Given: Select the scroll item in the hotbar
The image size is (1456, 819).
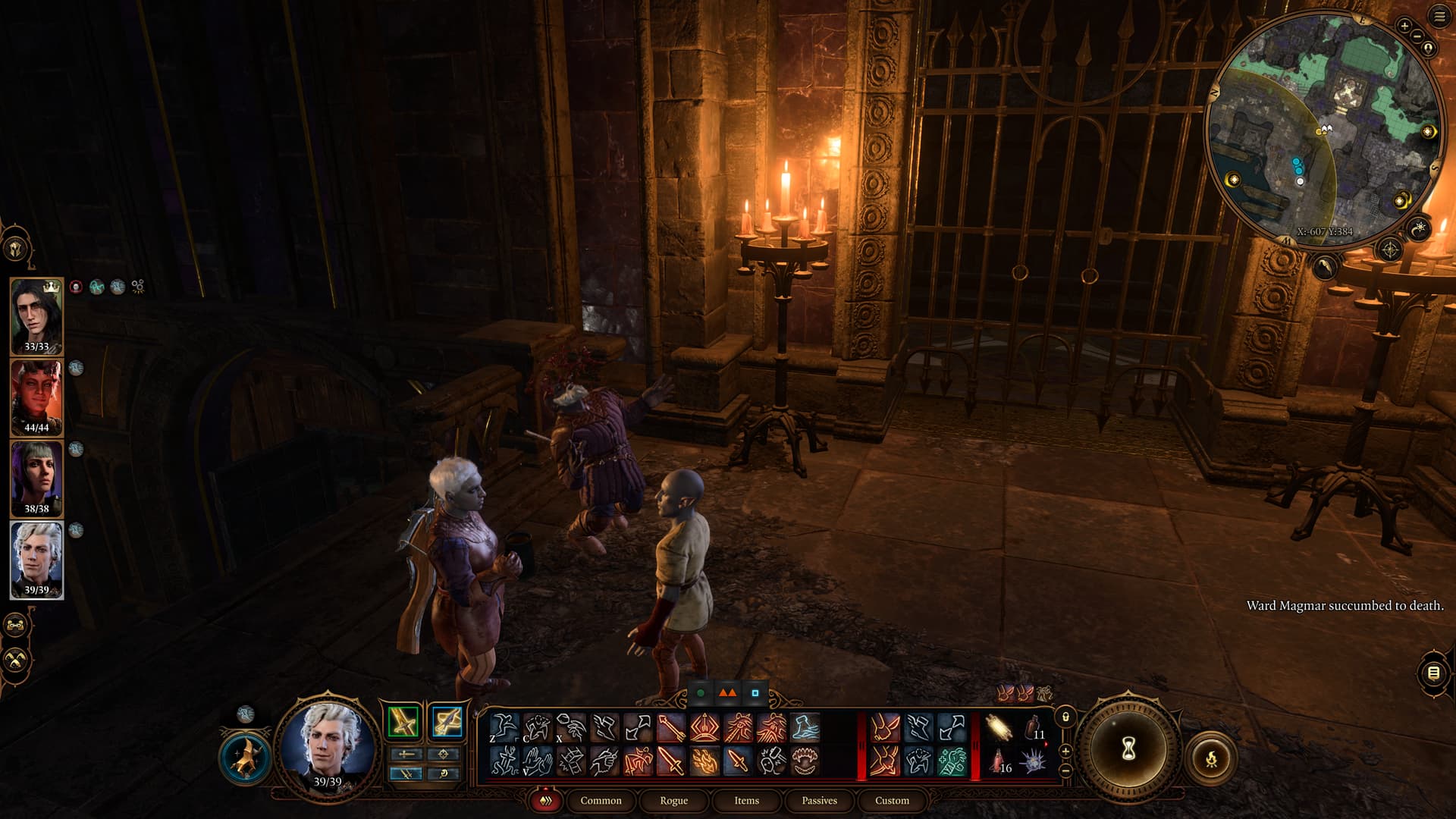Looking at the screenshot, I should [999, 728].
